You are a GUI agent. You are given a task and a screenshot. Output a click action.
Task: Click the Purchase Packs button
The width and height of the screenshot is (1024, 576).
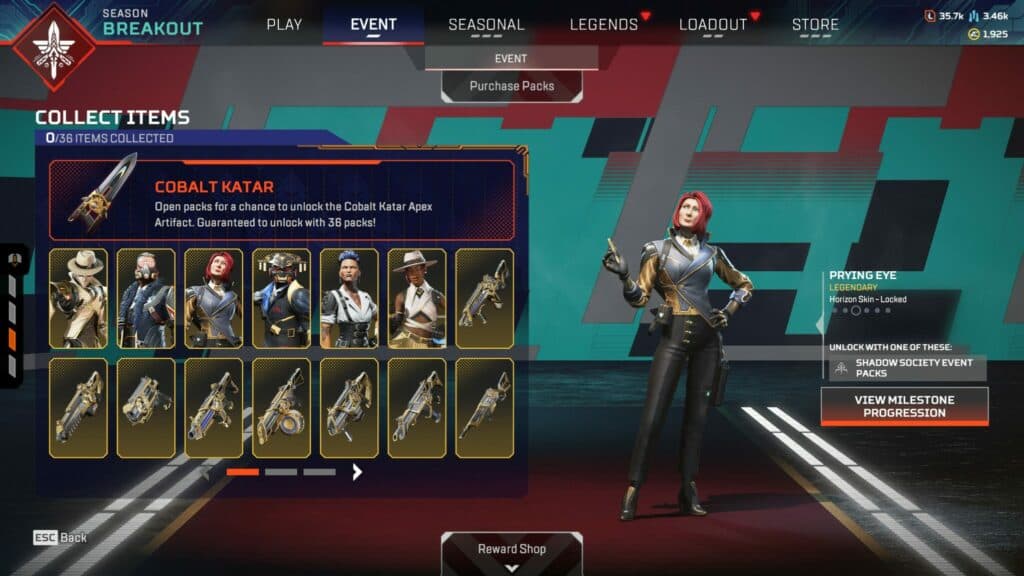[512, 86]
